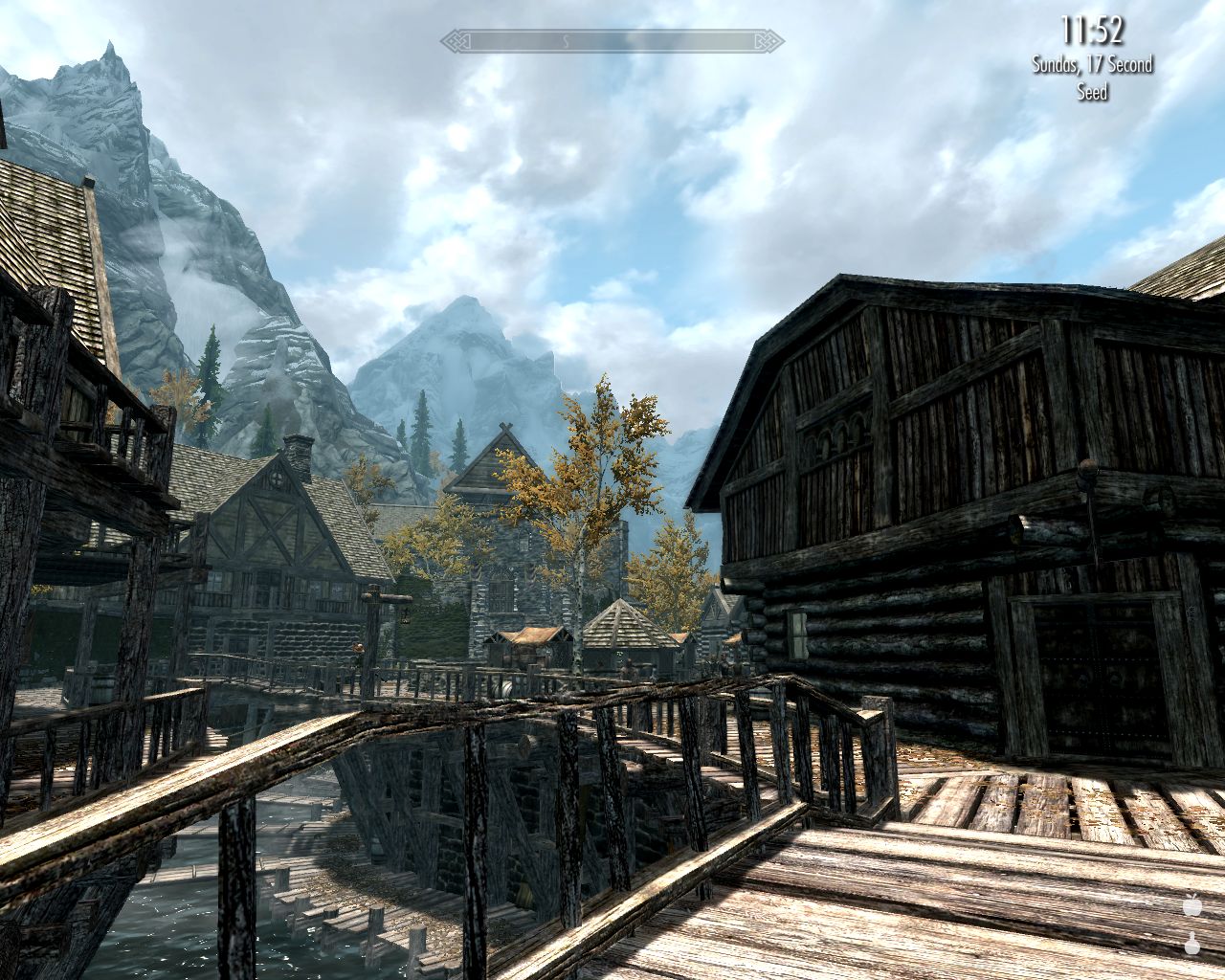Select the clock reading 11:52
This screenshot has width=1225, height=980.
click(x=1092, y=29)
